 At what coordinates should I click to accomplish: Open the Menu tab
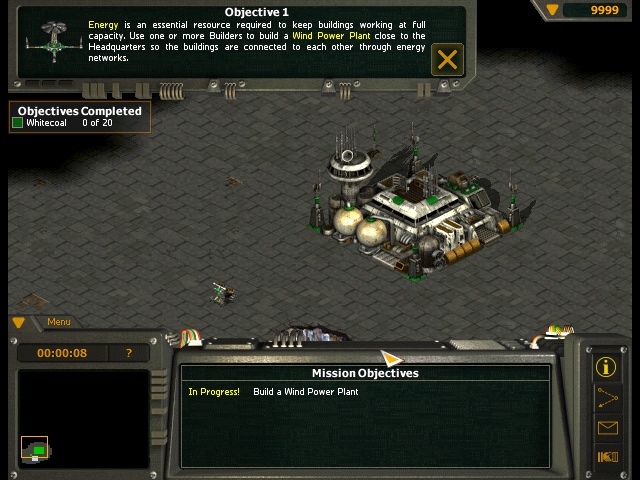[59, 322]
